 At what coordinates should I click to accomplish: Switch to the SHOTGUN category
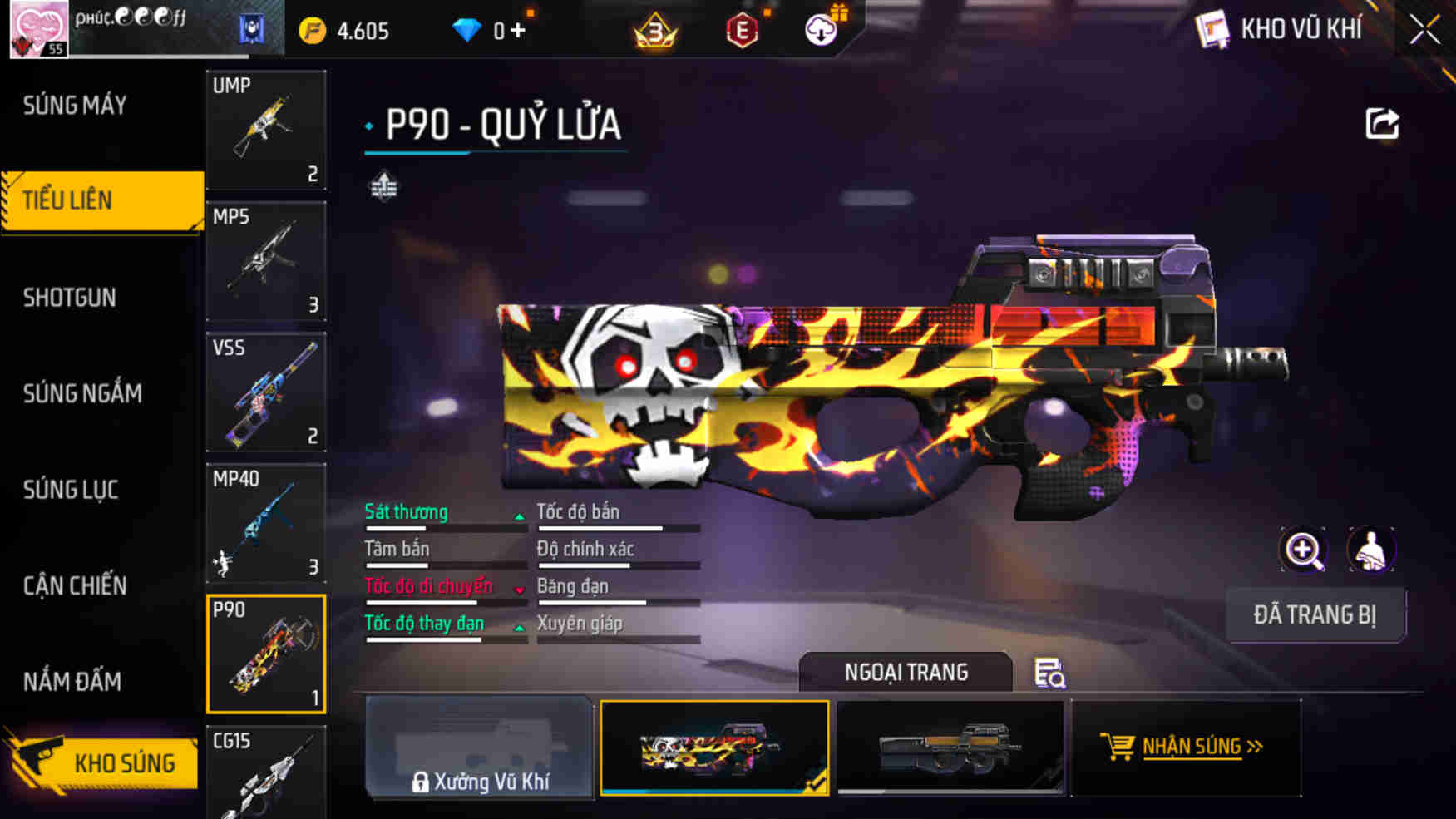[71, 297]
